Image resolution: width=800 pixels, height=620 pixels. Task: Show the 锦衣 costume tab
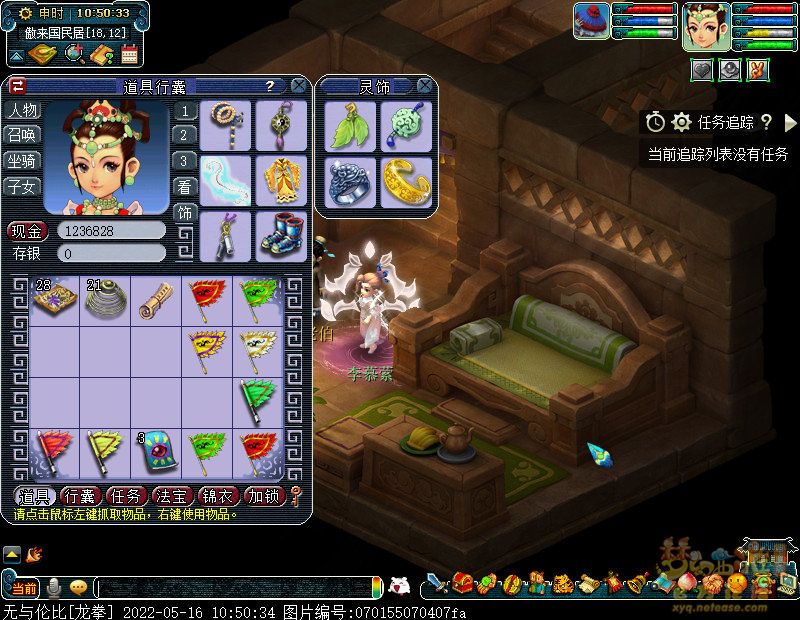click(x=219, y=496)
